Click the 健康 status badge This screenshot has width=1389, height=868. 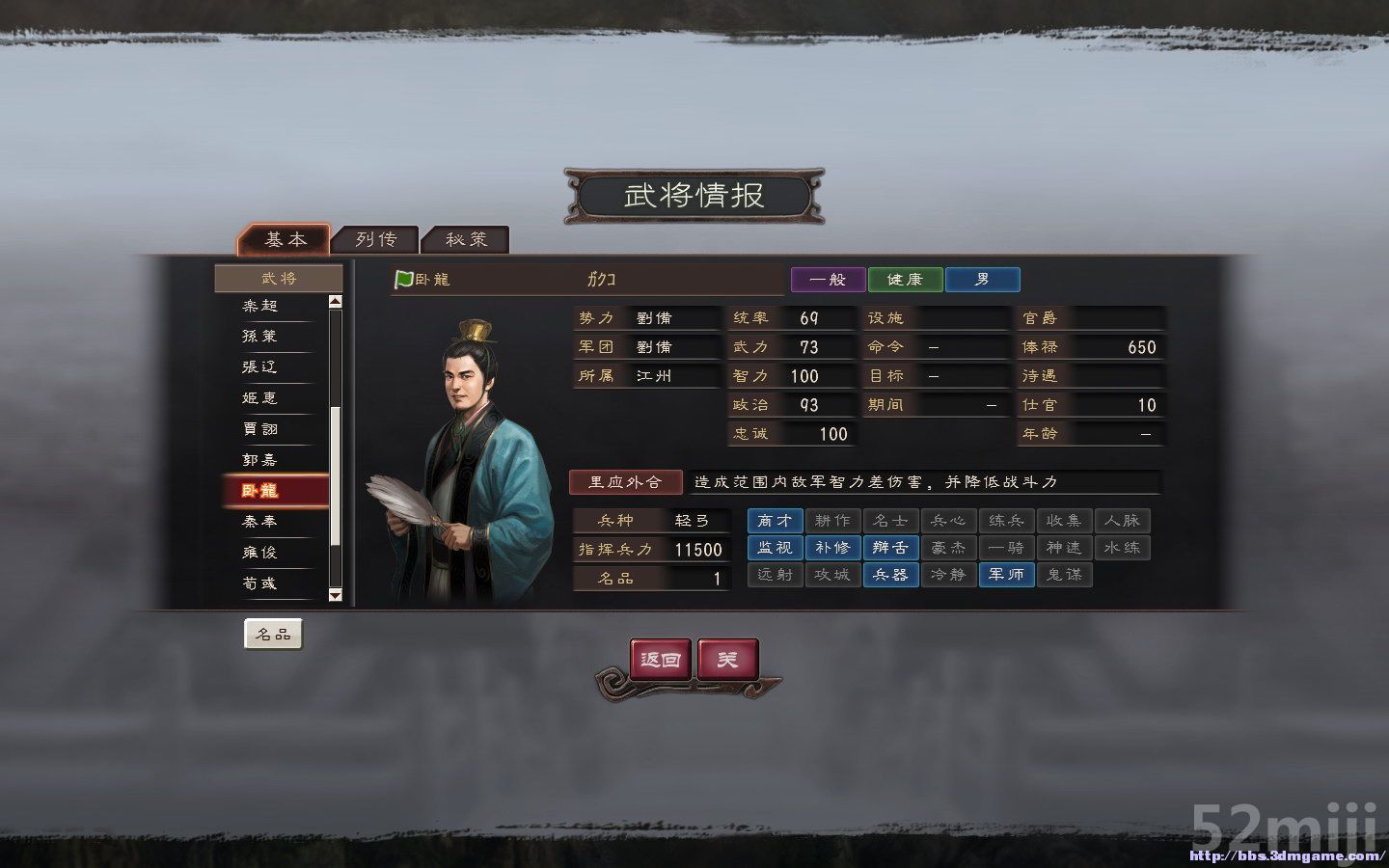(904, 279)
